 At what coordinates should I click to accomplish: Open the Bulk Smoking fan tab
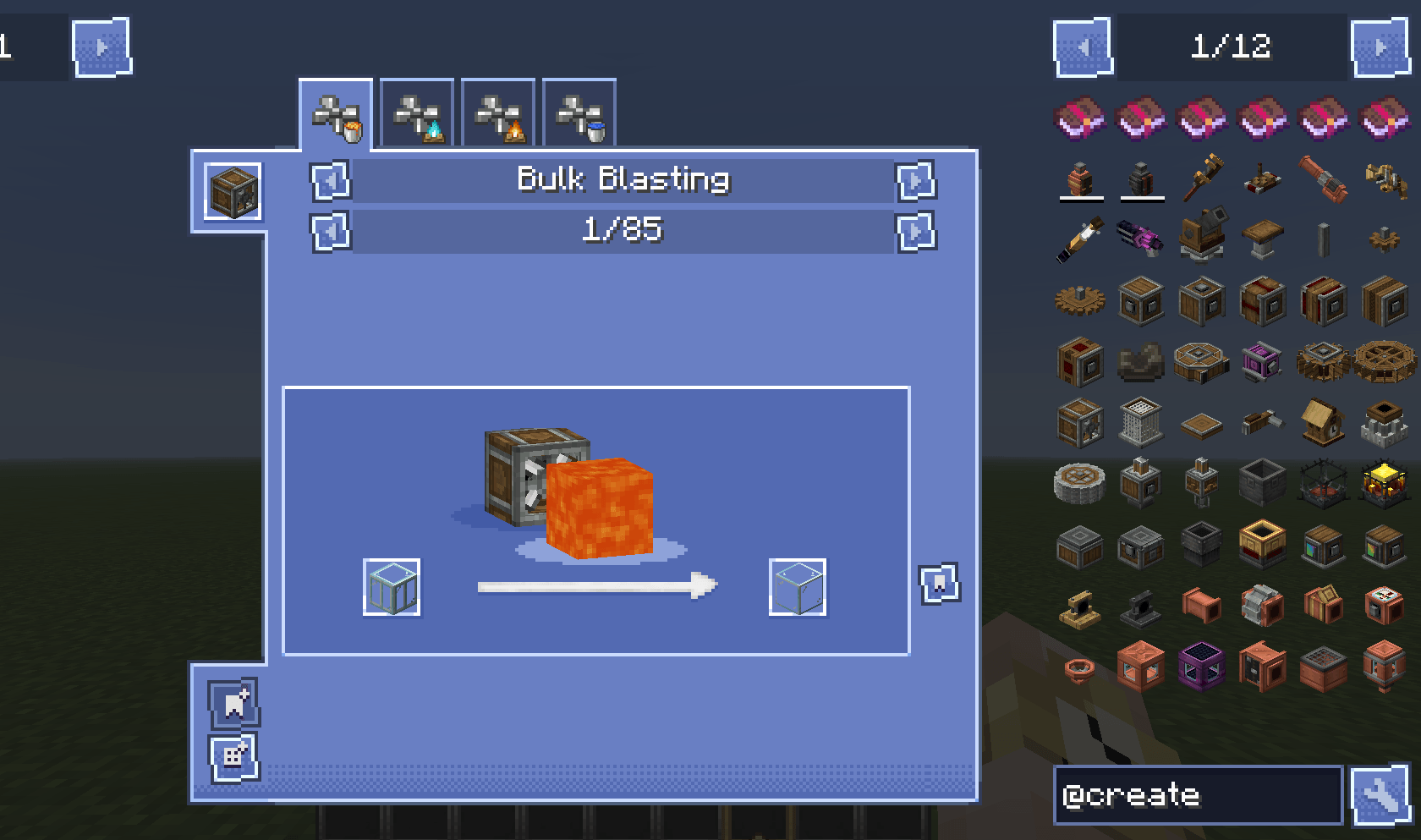click(498, 113)
